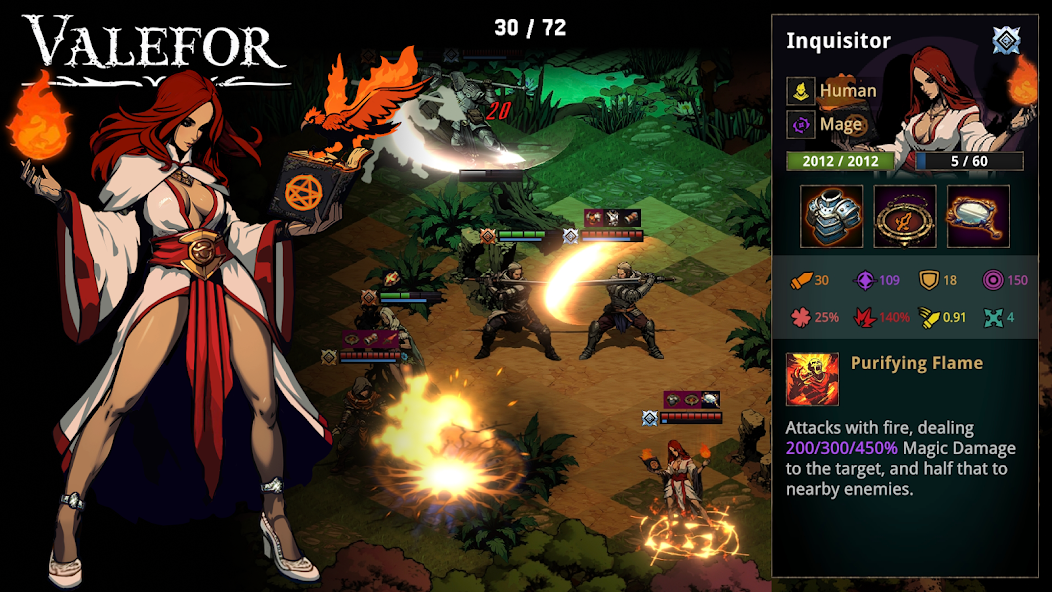The width and height of the screenshot is (1052, 592).
Task: Select the amulet necklace item slot
Action: [x=905, y=216]
